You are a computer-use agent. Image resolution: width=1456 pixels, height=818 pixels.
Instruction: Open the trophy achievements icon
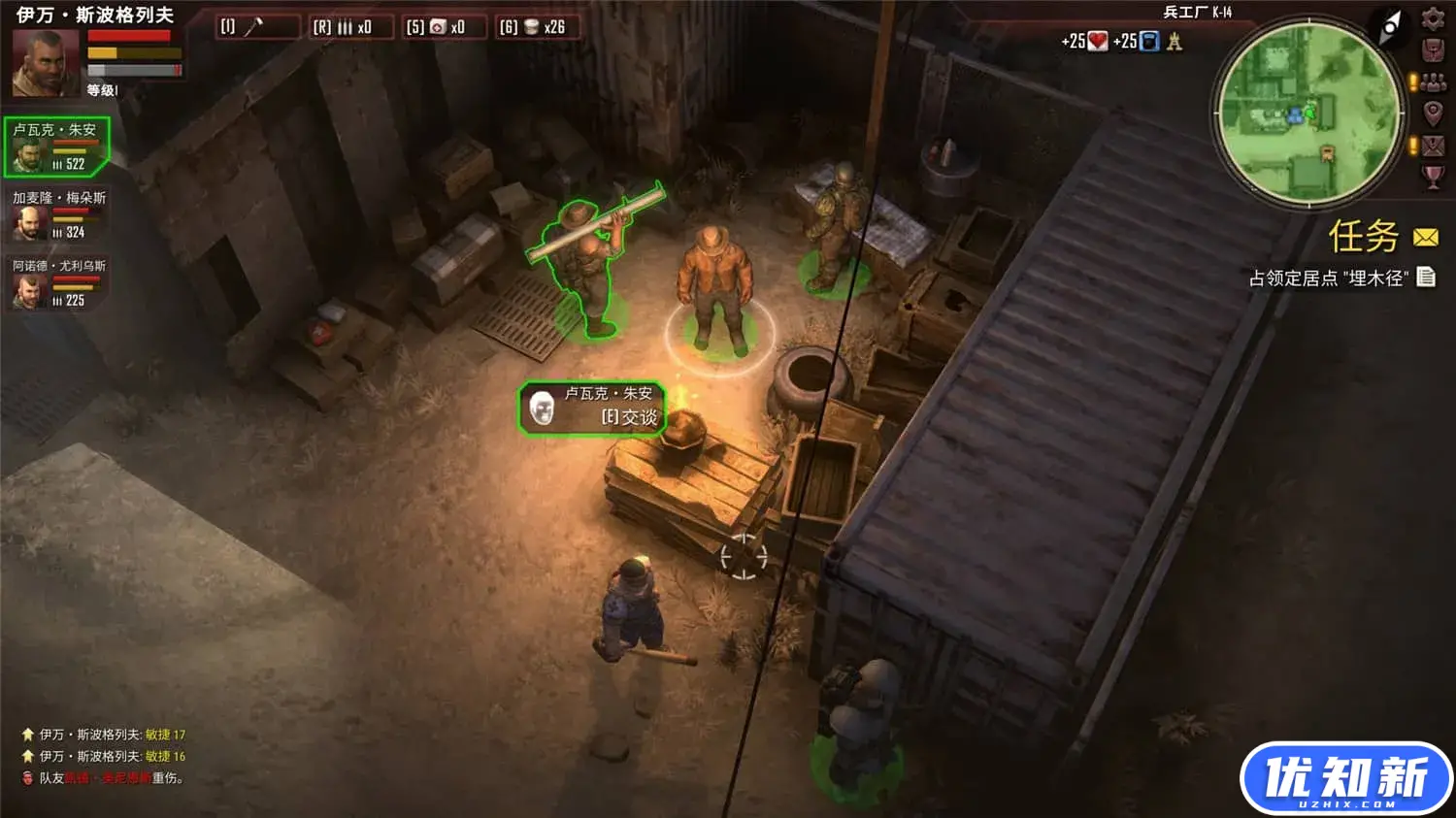click(1433, 177)
